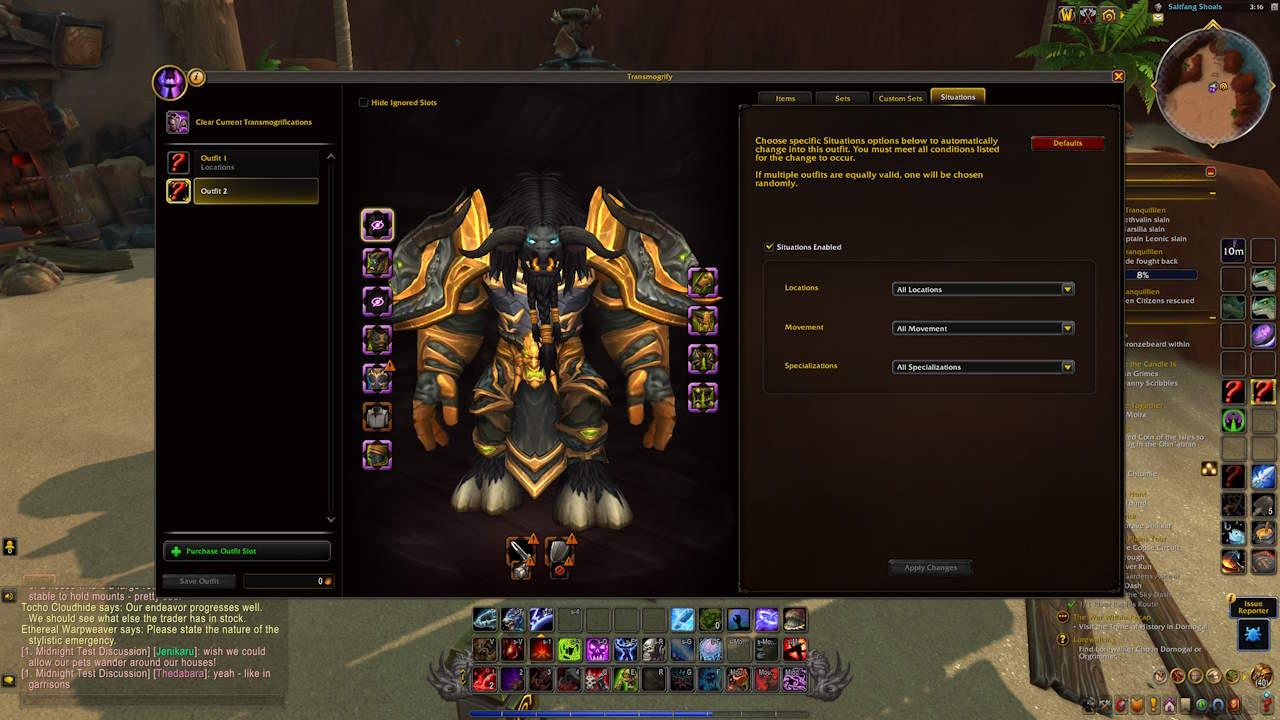Select the Custom Sets tab
Image resolution: width=1280 pixels, height=720 pixels.
click(900, 98)
